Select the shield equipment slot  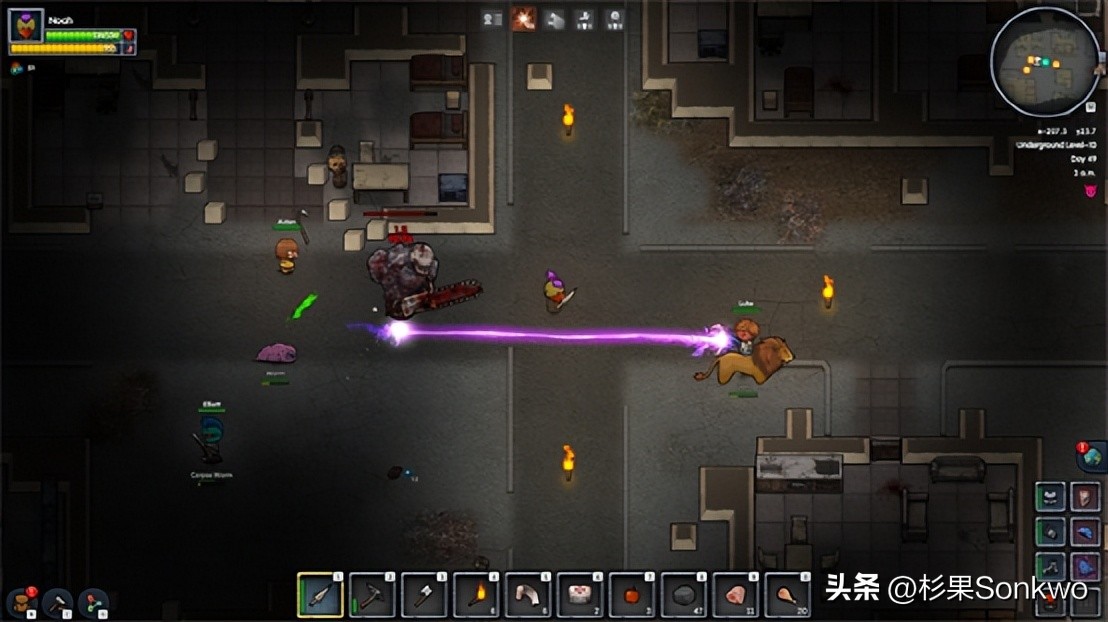(x=1086, y=497)
